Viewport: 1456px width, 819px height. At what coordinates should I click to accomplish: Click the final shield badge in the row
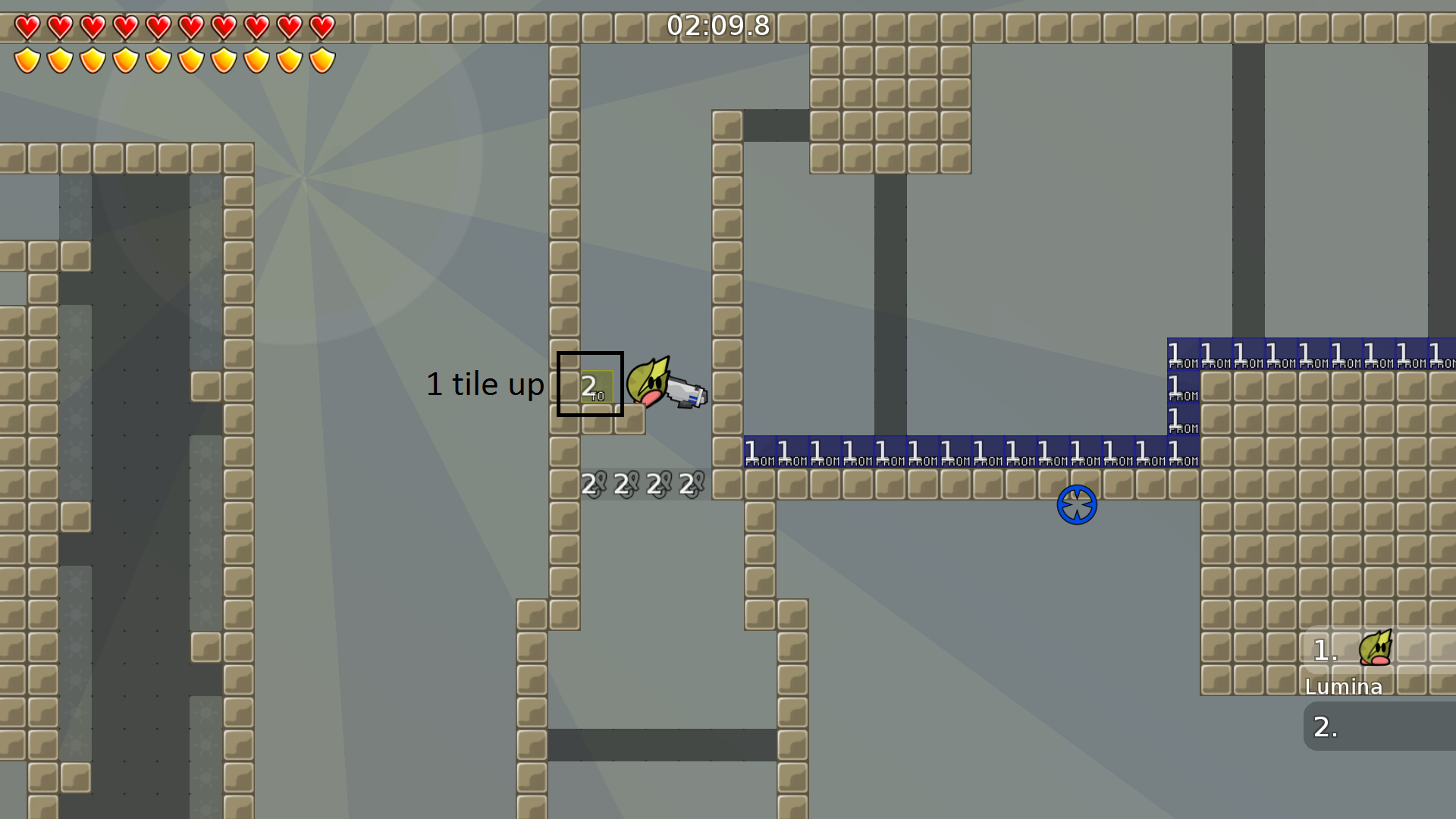coord(321,61)
